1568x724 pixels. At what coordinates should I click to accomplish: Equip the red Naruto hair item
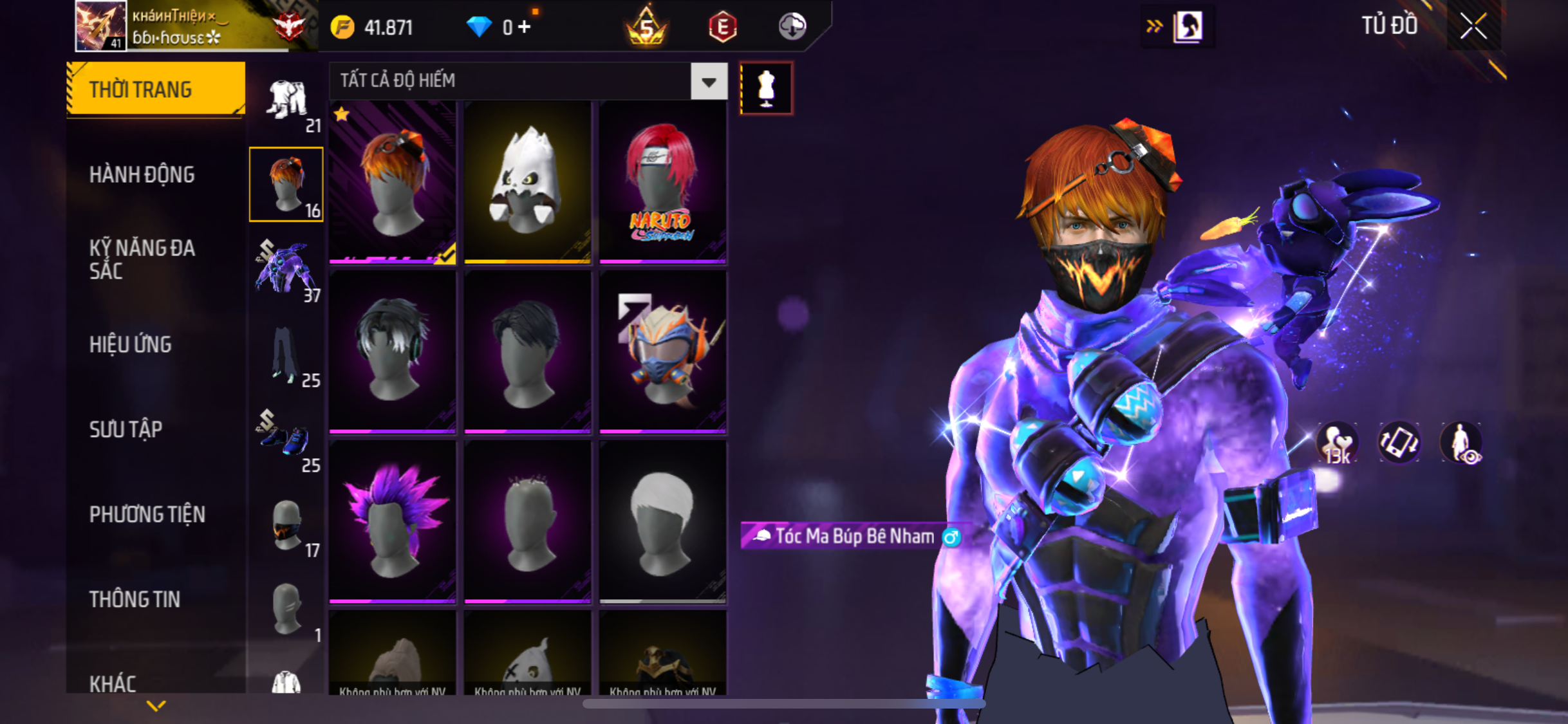pyautogui.click(x=662, y=182)
